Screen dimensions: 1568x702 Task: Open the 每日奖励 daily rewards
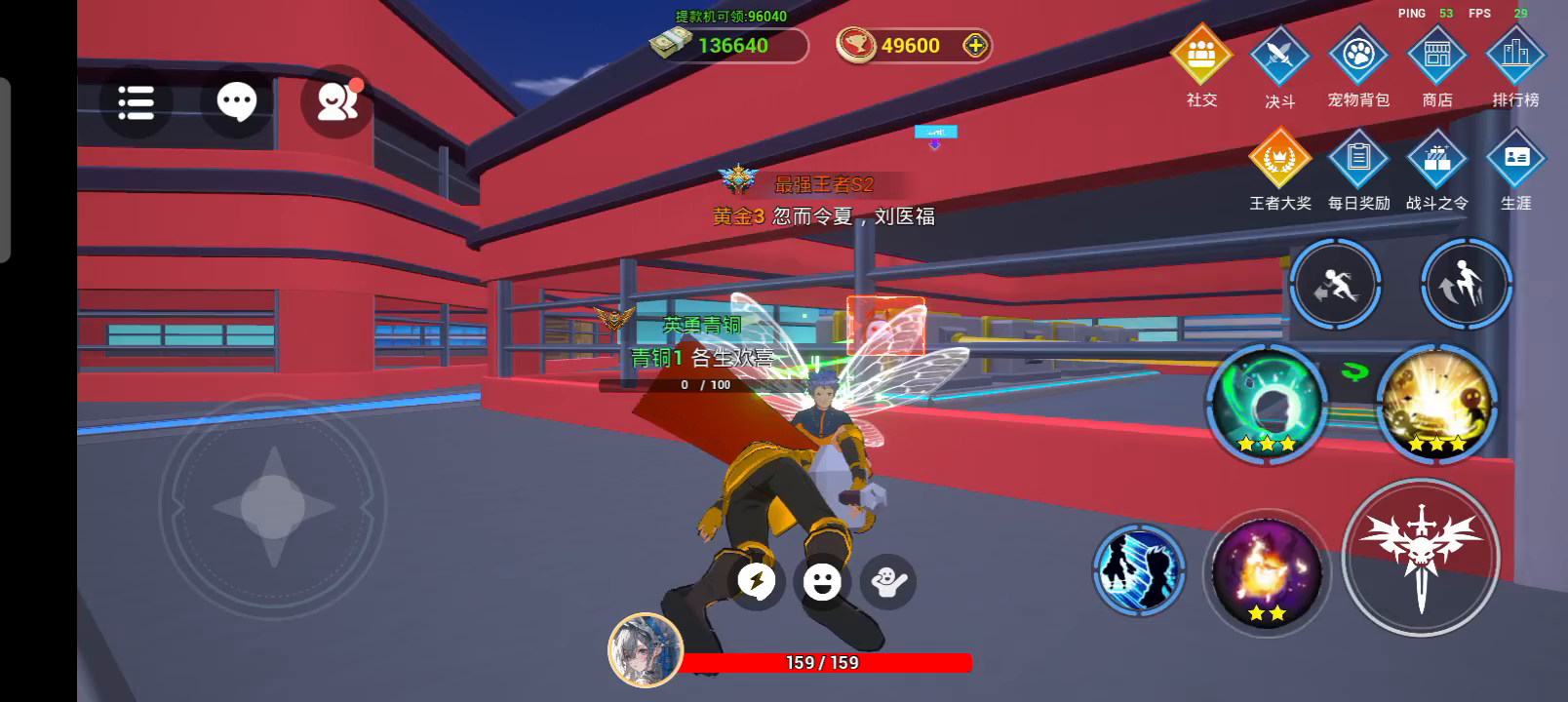coord(1358,159)
